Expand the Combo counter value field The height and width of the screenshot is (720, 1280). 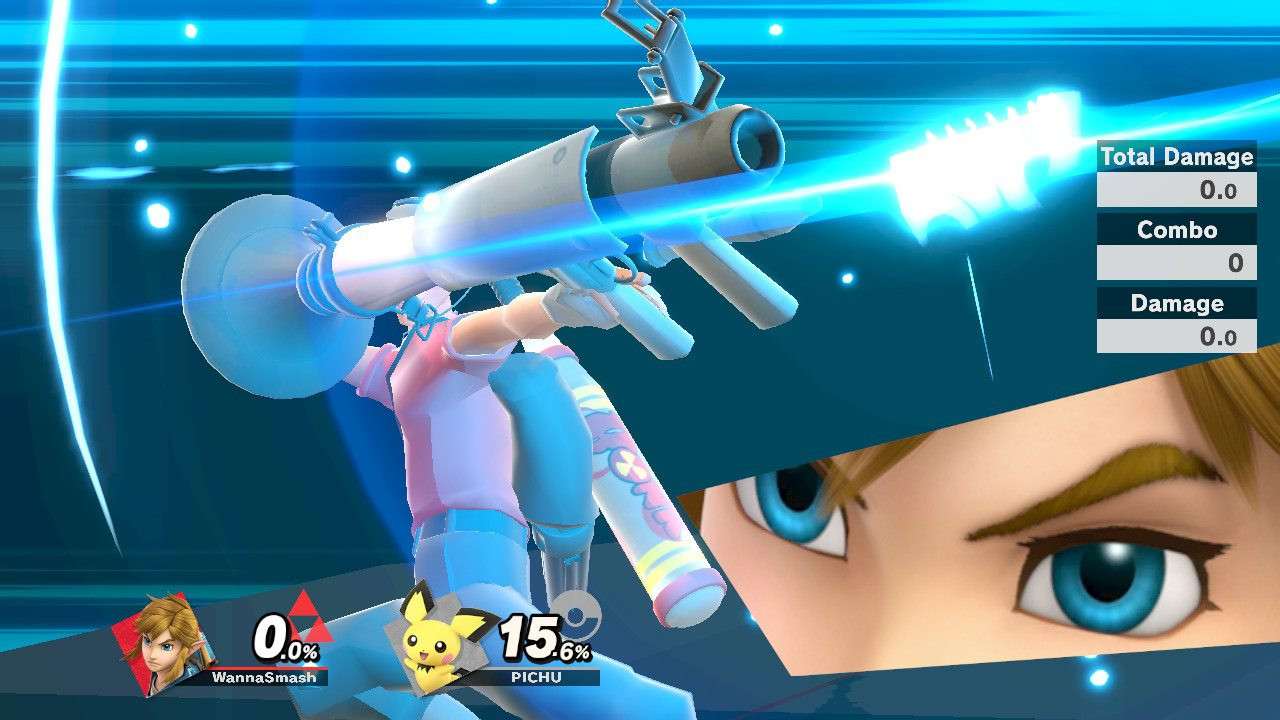pyautogui.click(x=1176, y=263)
